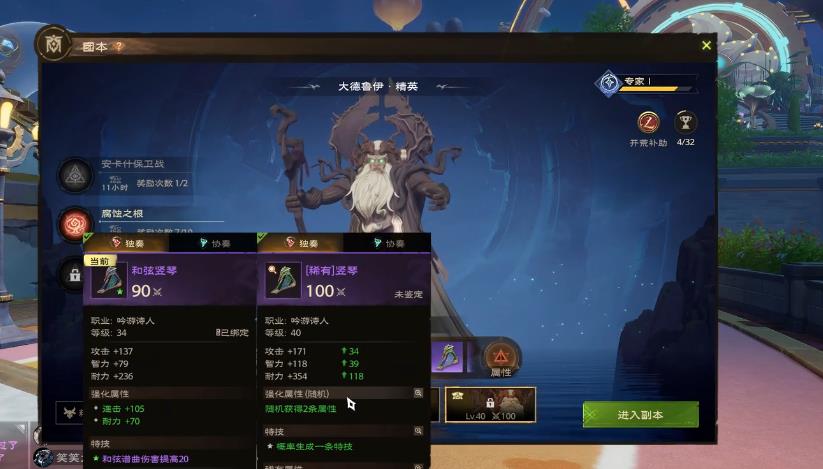
Task: Inspect the 特技 magnifier on rare harp
Action: pyautogui.click(x=418, y=431)
